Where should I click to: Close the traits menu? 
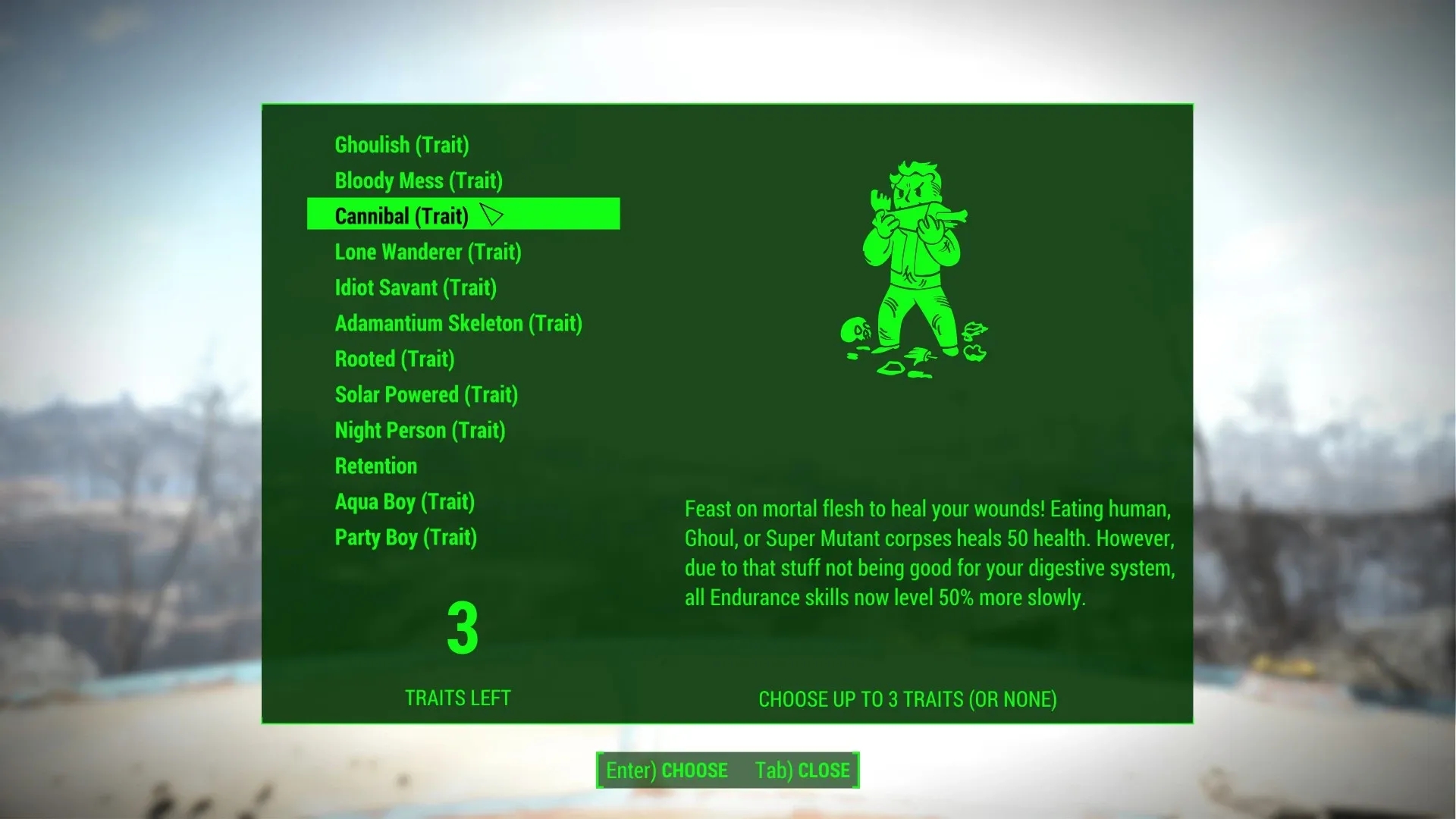pos(802,770)
